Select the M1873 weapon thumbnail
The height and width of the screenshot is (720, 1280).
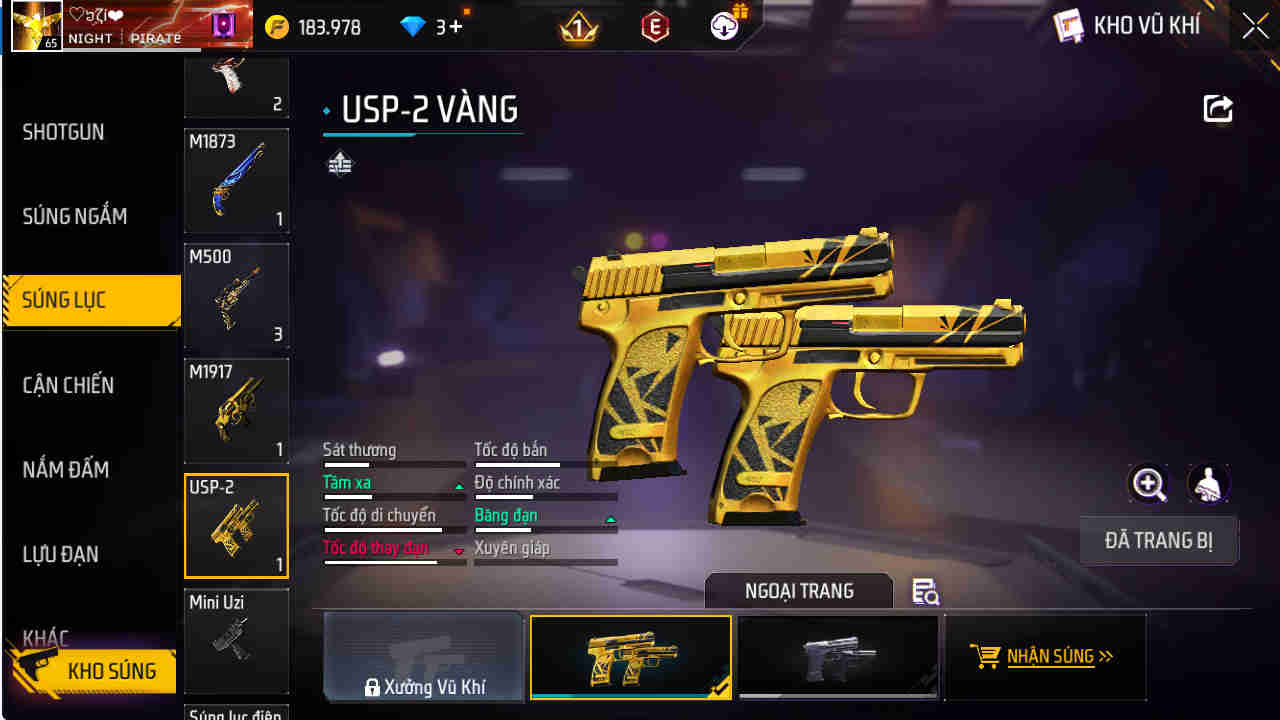(236, 181)
